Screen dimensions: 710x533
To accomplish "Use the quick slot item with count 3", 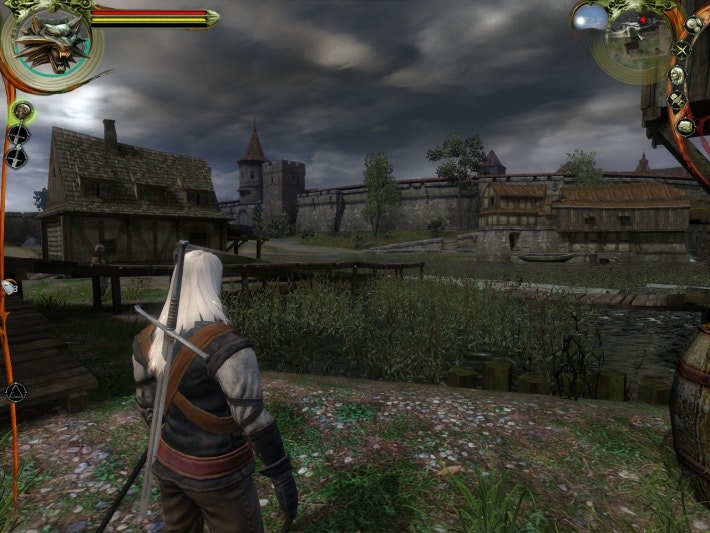I will point(9,287).
